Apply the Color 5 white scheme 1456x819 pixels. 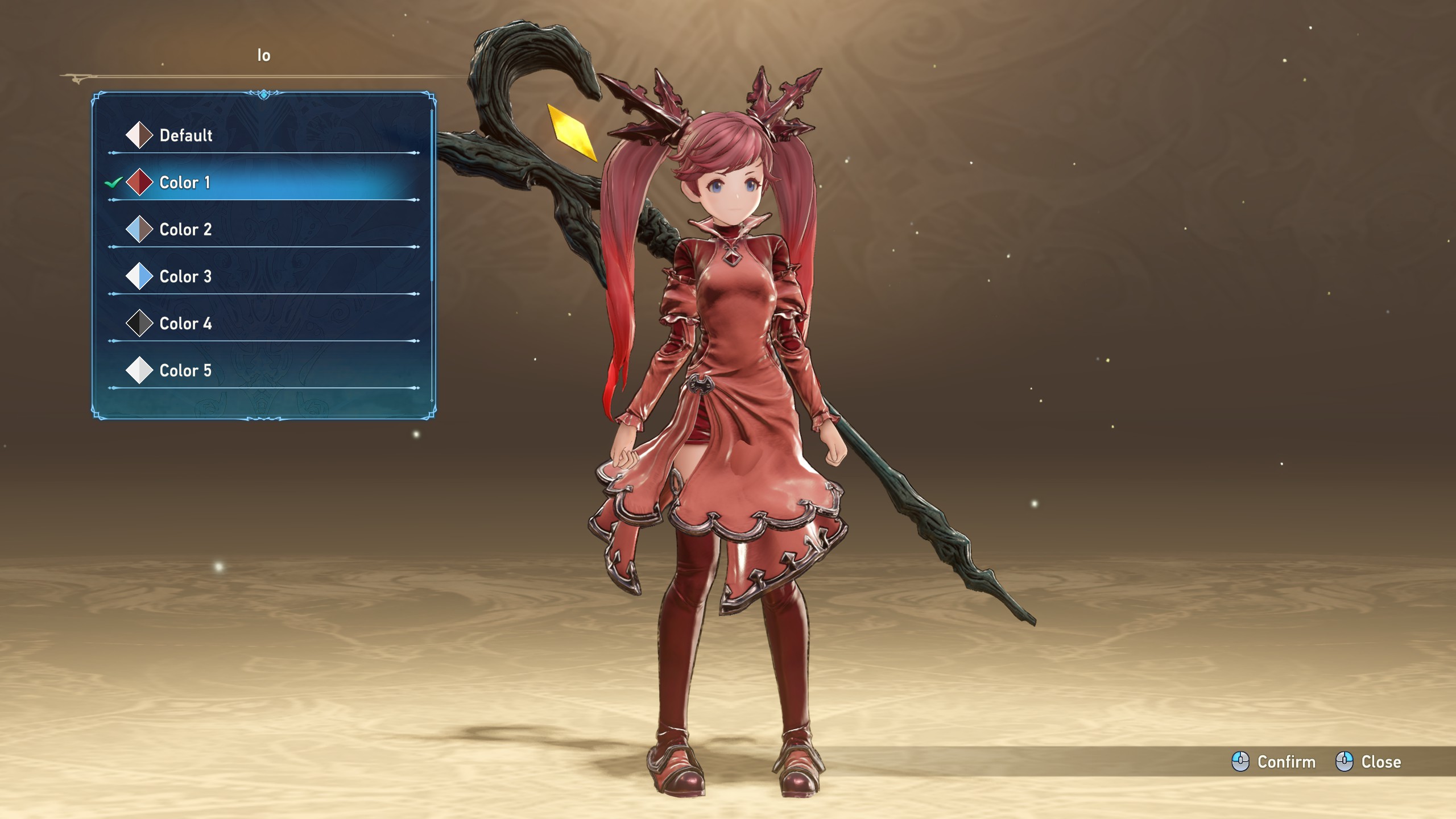(185, 371)
